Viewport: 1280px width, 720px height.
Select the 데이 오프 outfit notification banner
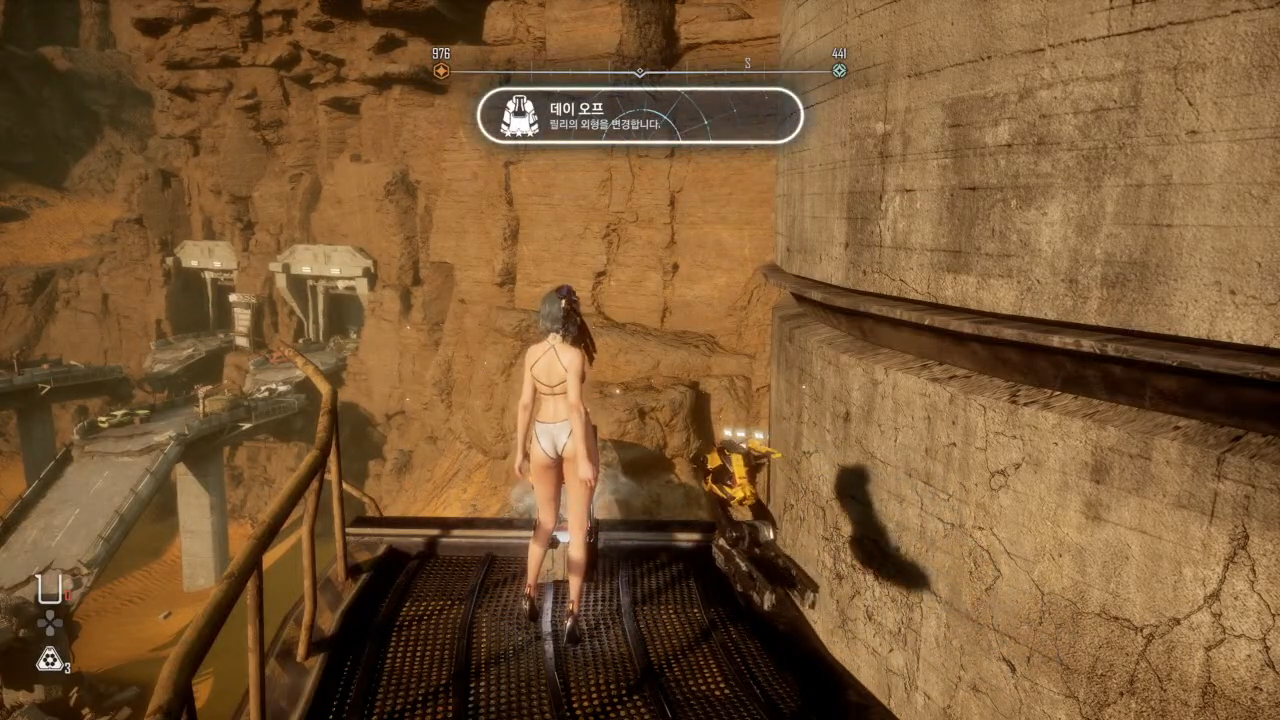pos(640,115)
